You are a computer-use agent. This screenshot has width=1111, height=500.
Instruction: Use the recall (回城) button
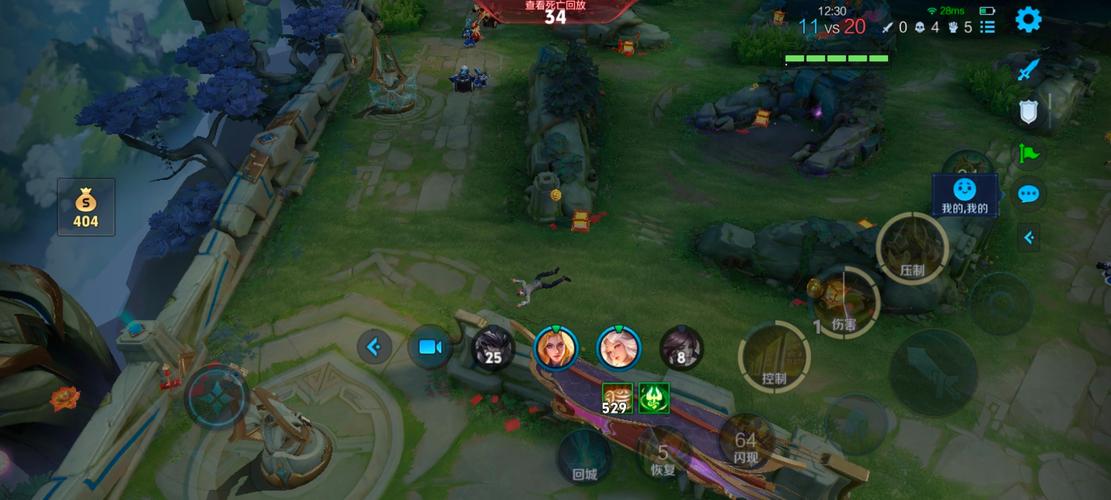click(584, 456)
